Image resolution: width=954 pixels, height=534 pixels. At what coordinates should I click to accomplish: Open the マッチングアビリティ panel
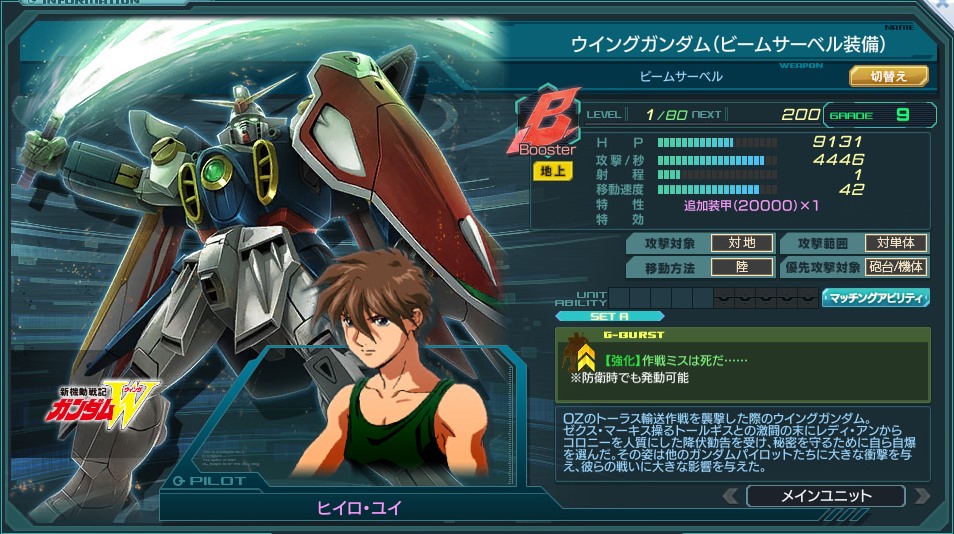pos(876,297)
